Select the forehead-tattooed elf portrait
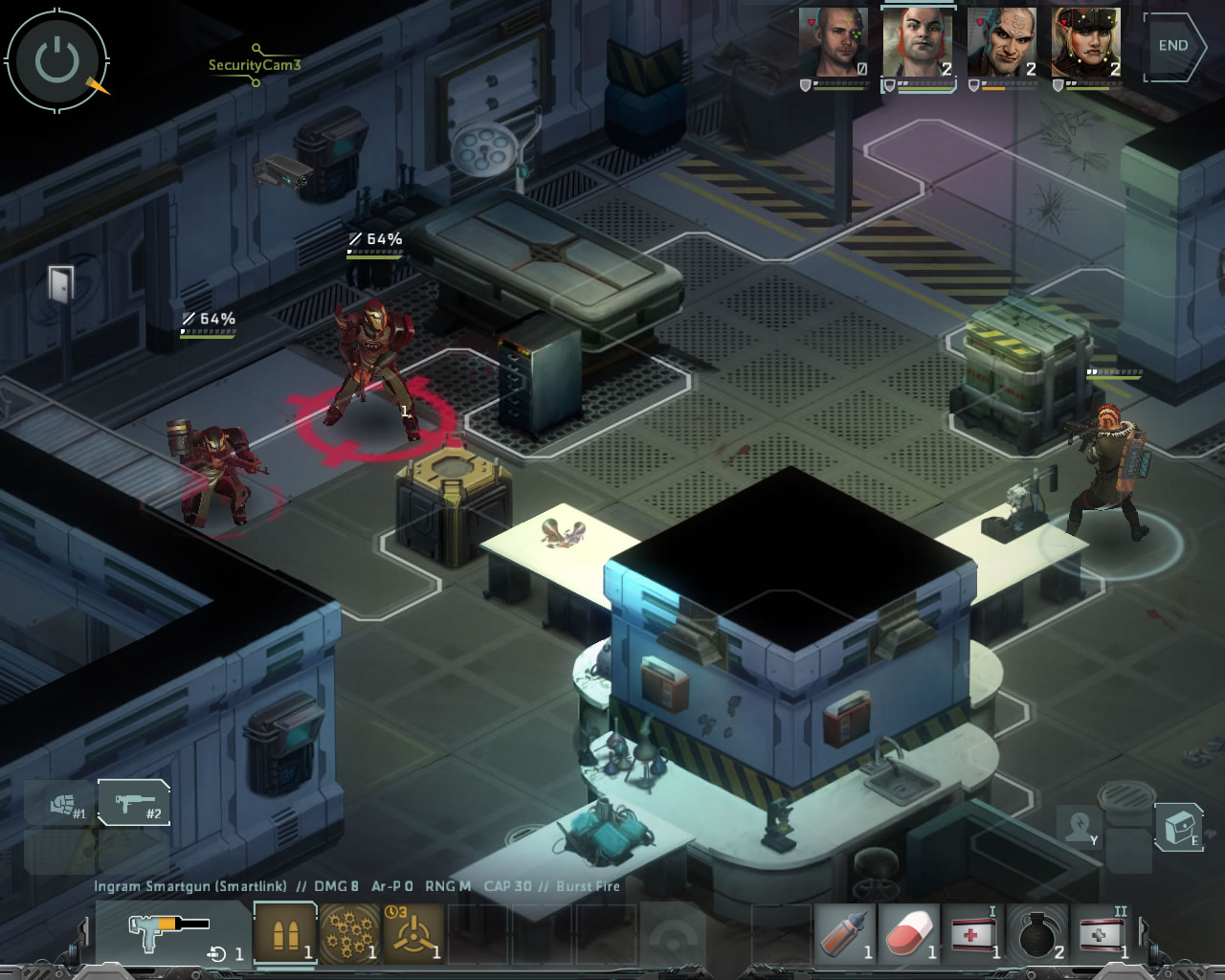The image size is (1225, 980). coord(1001,44)
